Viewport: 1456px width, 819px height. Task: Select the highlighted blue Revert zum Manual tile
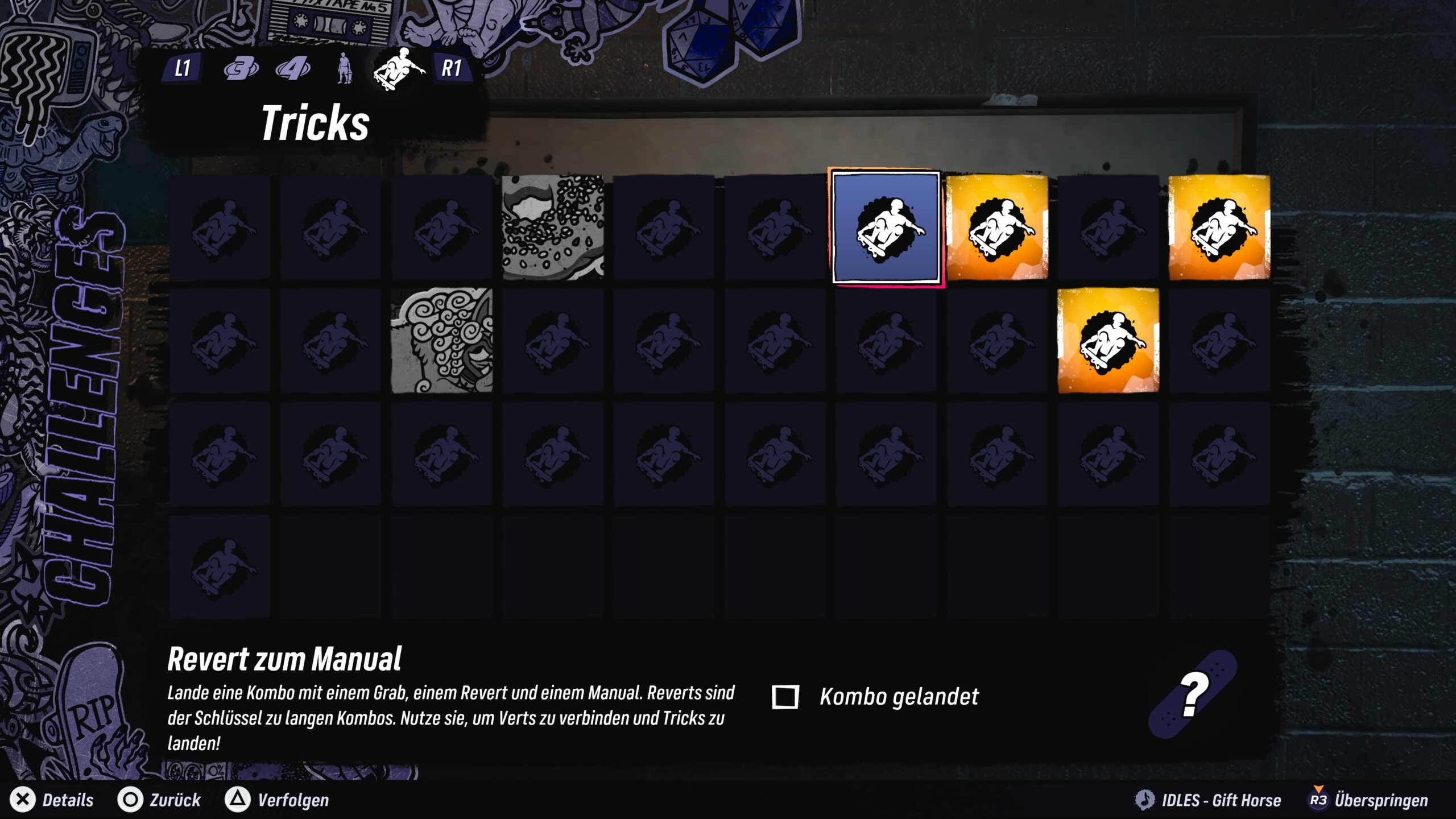coord(886,227)
